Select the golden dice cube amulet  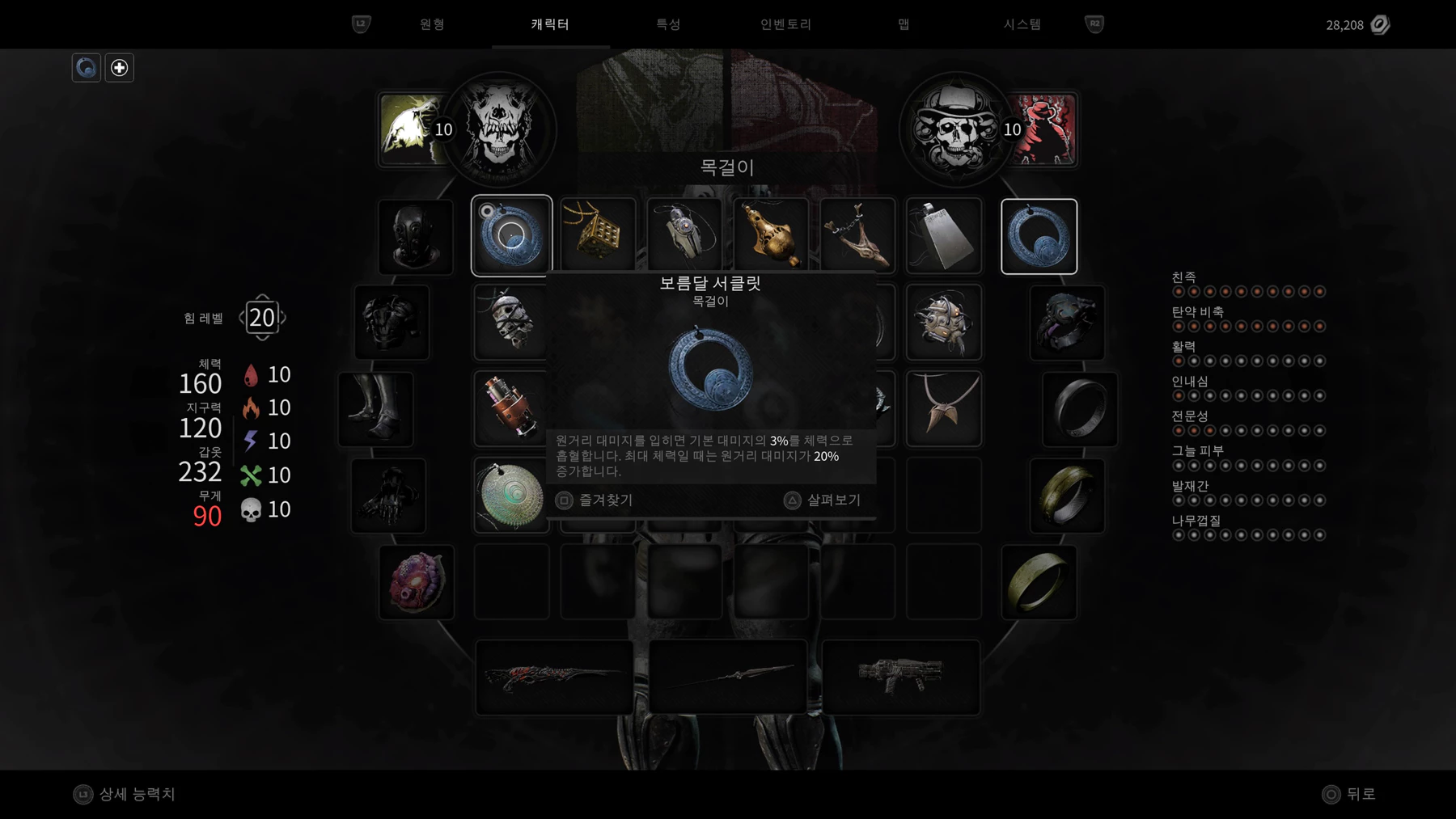[x=598, y=235]
